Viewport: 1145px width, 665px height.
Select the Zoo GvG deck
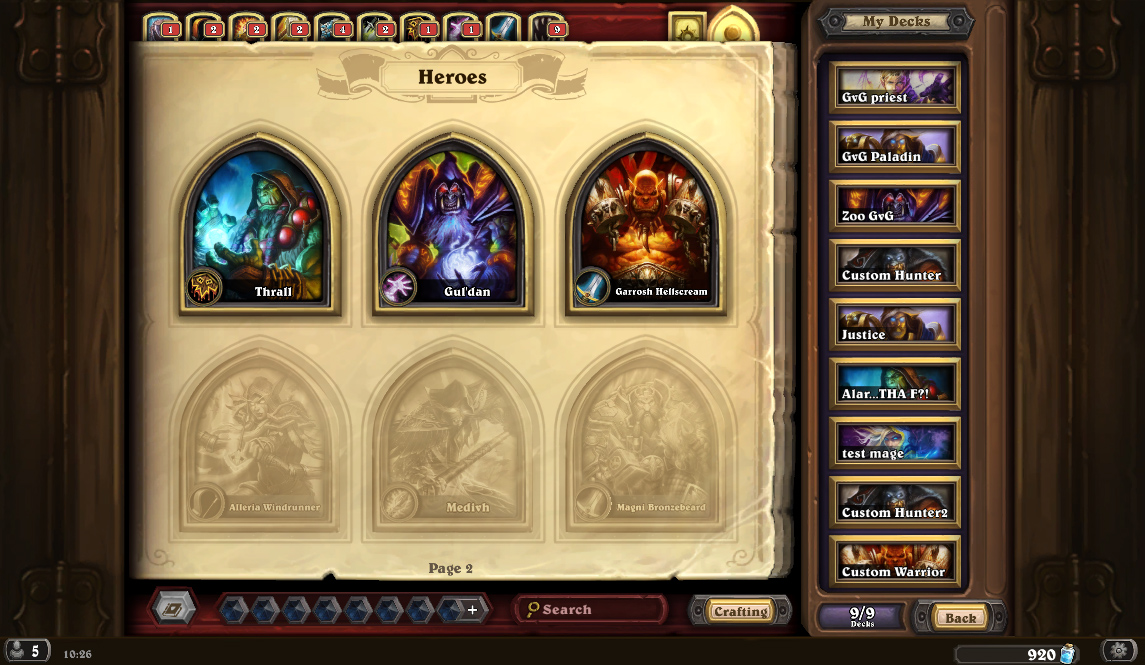point(894,206)
